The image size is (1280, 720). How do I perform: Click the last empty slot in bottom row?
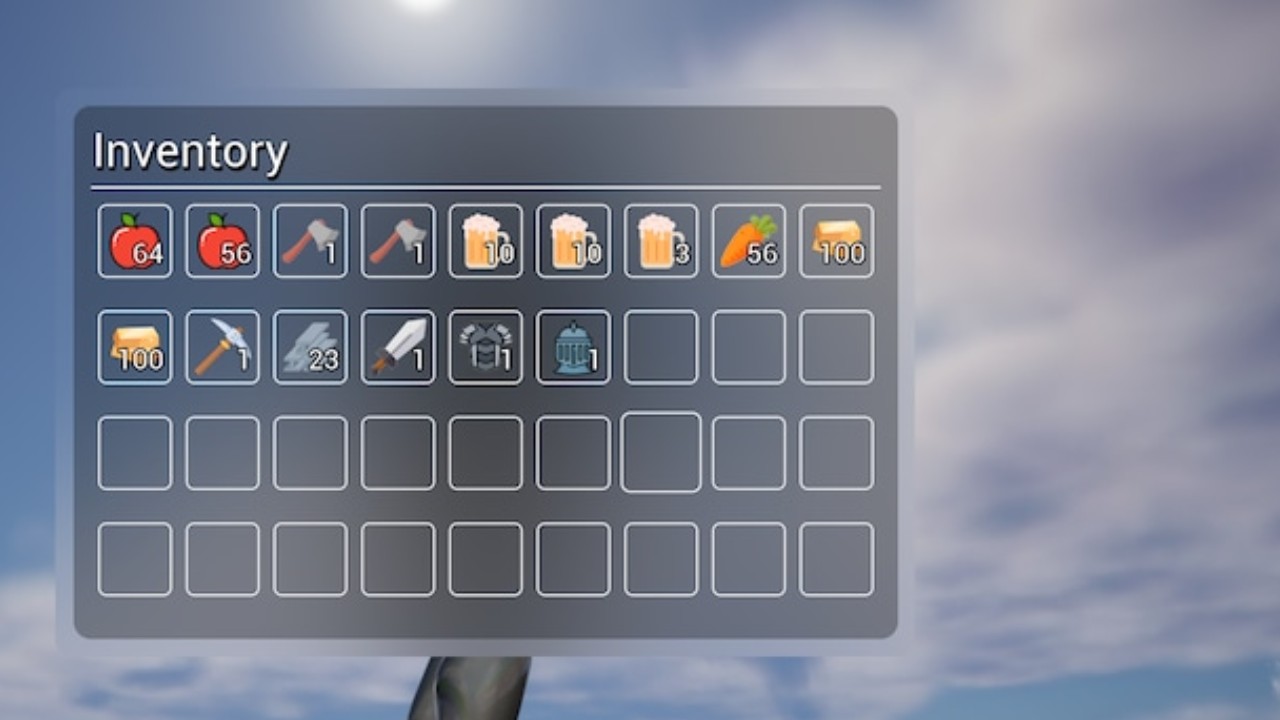[836, 557]
